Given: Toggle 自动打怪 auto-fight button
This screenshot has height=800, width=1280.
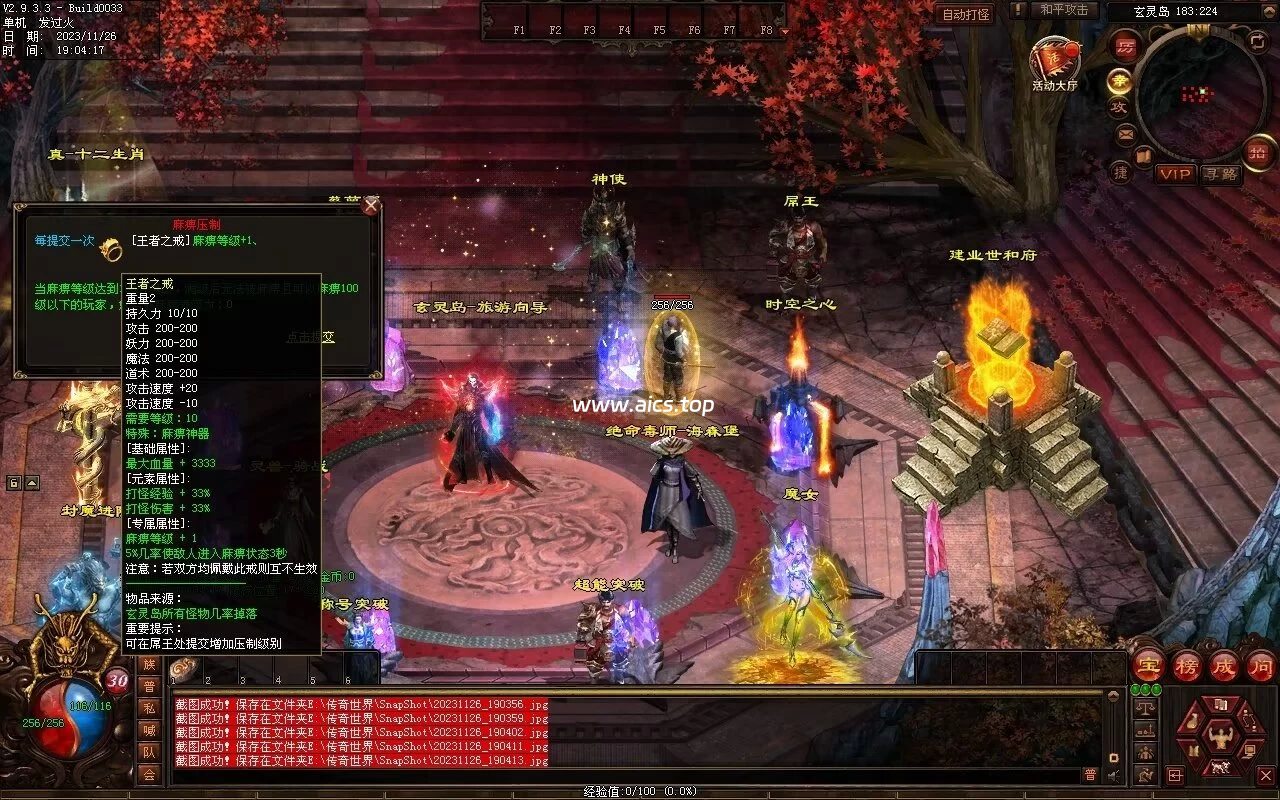Looking at the screenshot, I should point(966,14).
